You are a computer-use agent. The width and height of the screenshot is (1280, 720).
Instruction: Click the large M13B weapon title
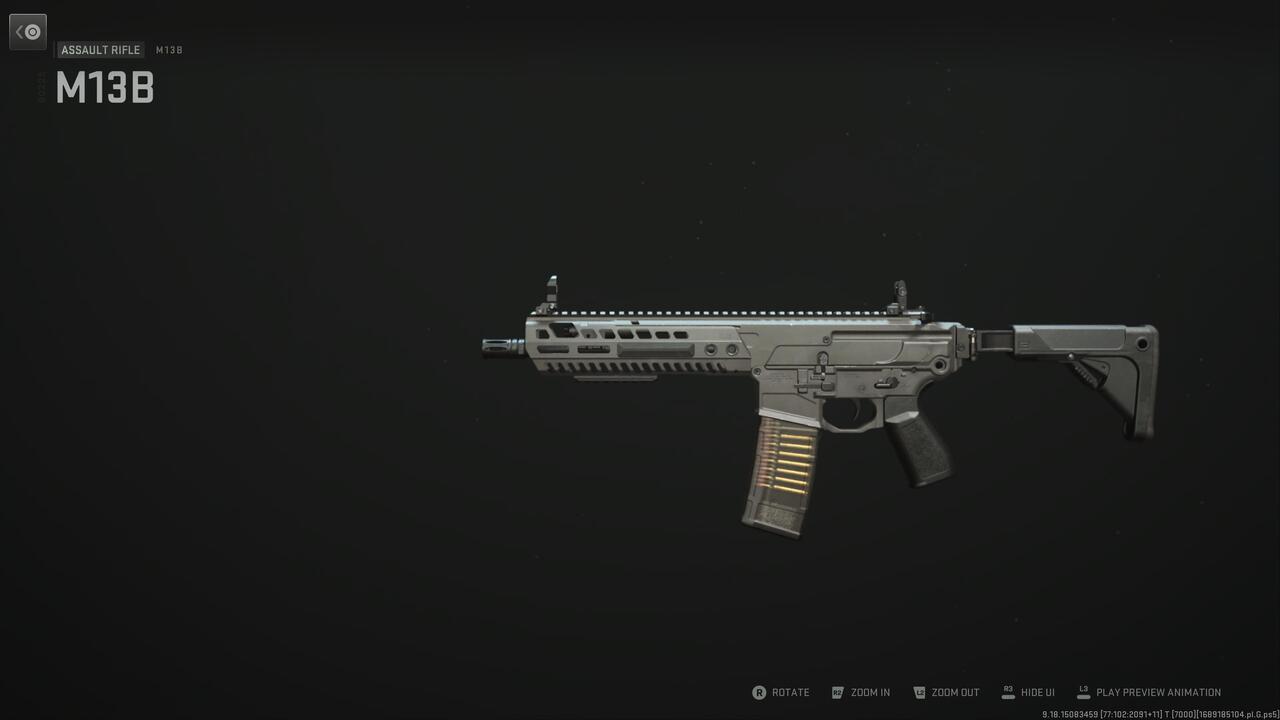click(104, 88)
